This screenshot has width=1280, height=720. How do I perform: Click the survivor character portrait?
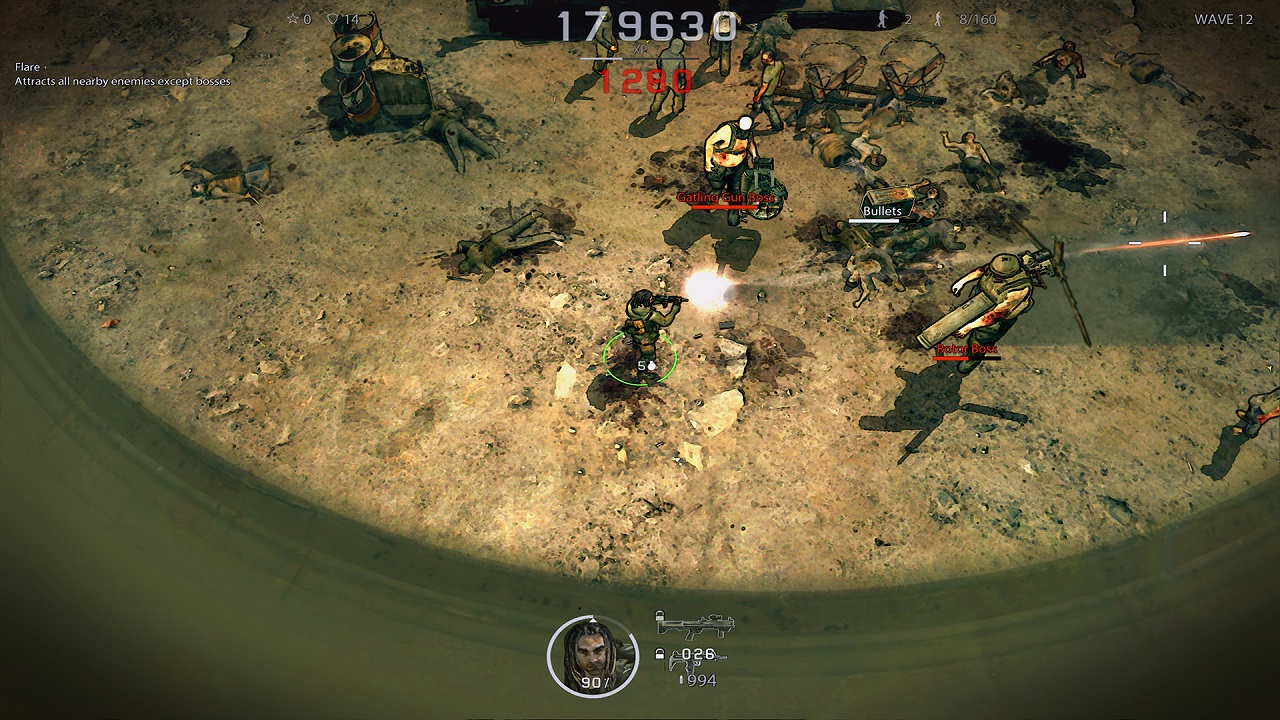point(592,653)
